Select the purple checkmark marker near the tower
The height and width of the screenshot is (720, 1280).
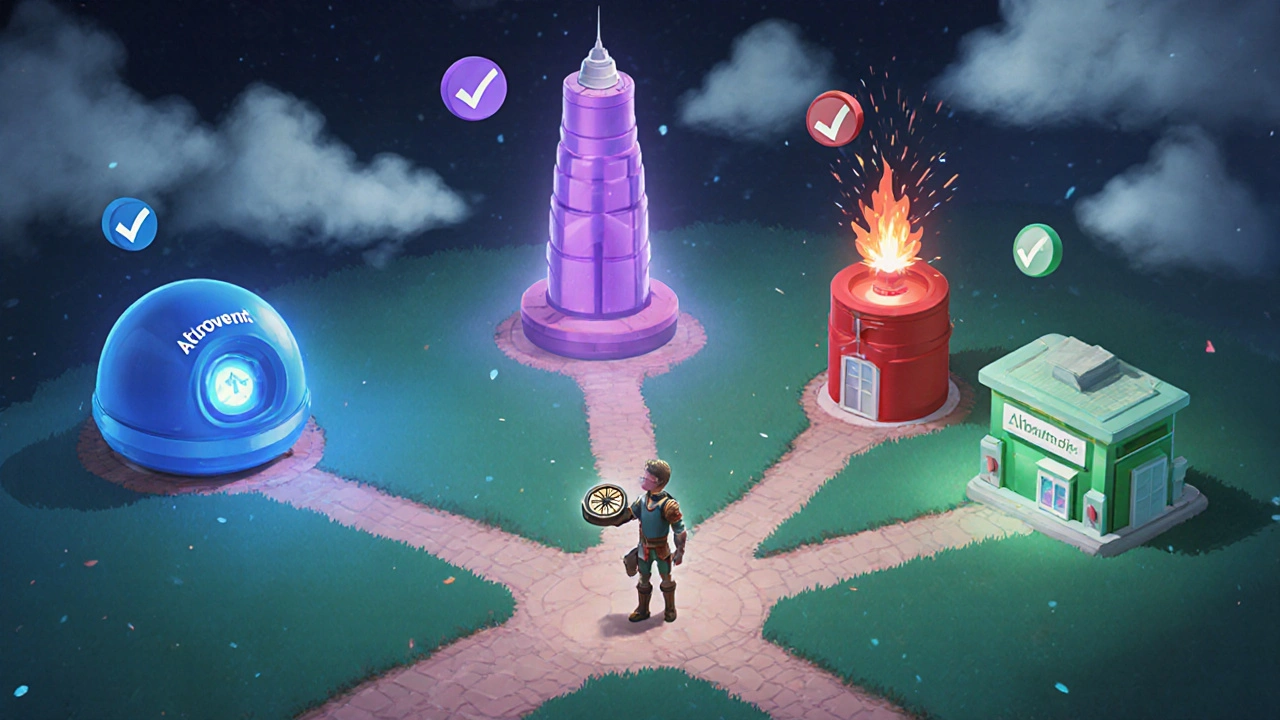coord(473,89)
